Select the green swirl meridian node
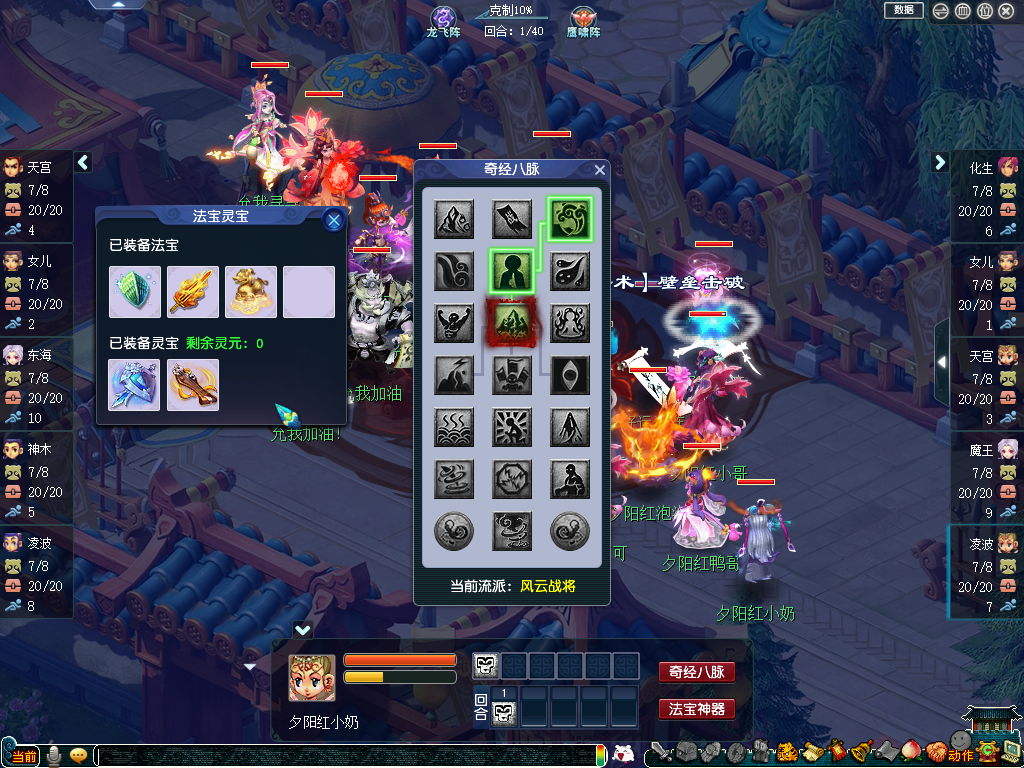The height and width of the screenshot is (768, 1024). coord(569,219)
